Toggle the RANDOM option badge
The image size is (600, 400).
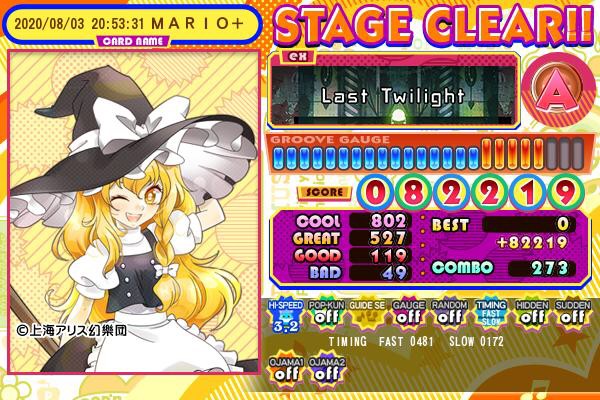[x=448, y=314]
